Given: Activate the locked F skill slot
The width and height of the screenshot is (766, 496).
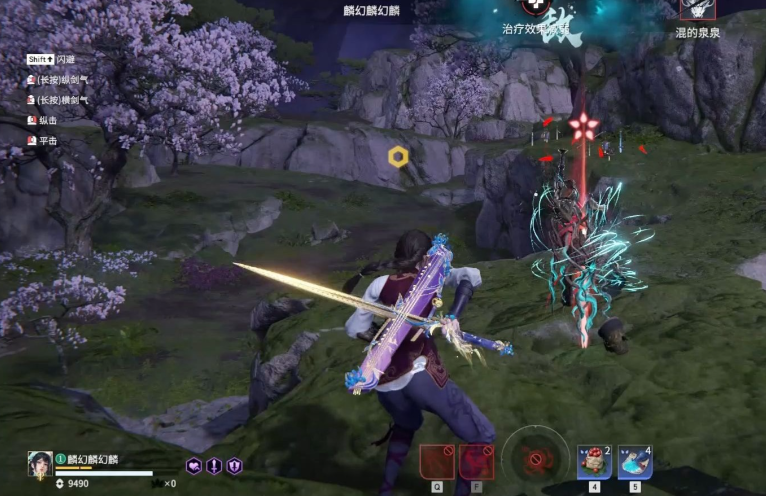Looking at the screenshot, I should [x=476, y=462].
